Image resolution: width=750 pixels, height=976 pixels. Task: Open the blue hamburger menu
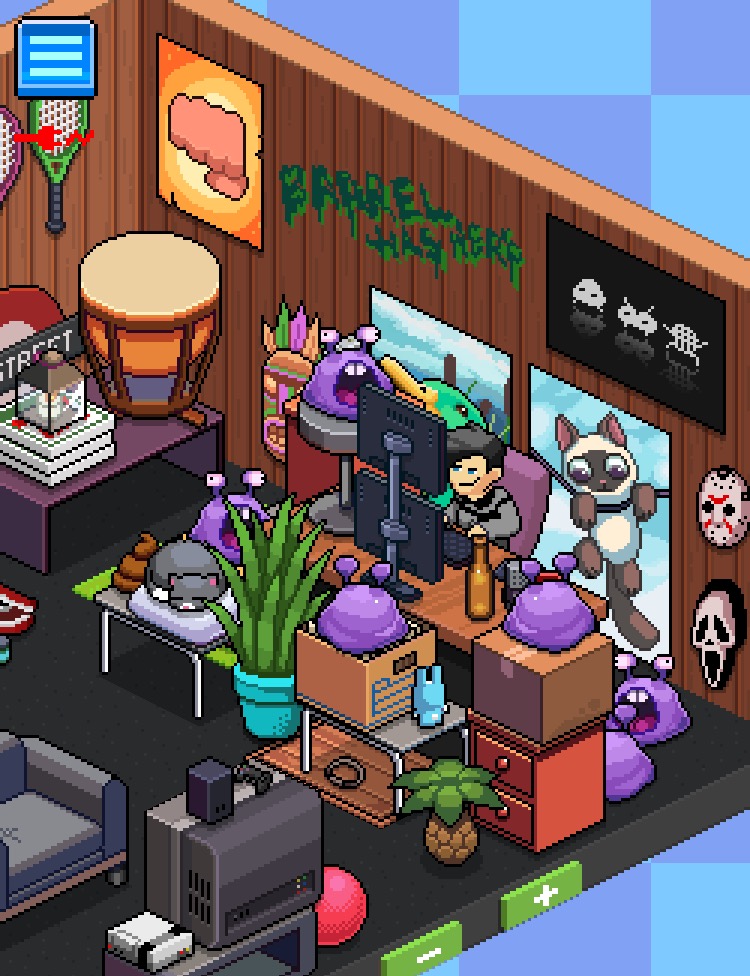coord(56,58)
